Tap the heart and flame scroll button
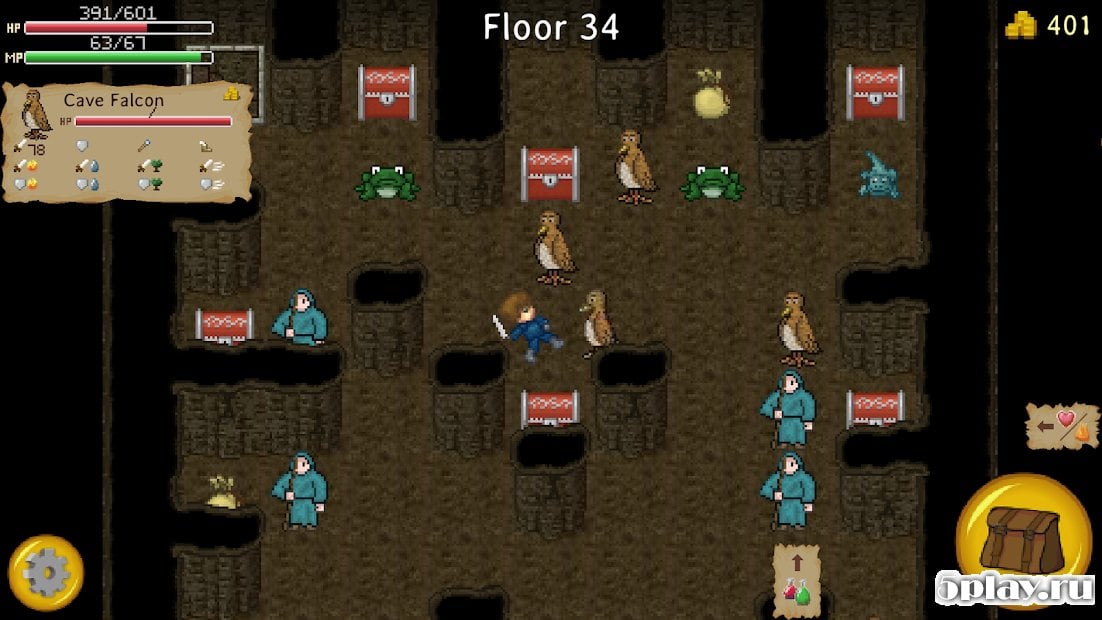The height and width of the screenshot is (620, 1102). pos(1061,425)
